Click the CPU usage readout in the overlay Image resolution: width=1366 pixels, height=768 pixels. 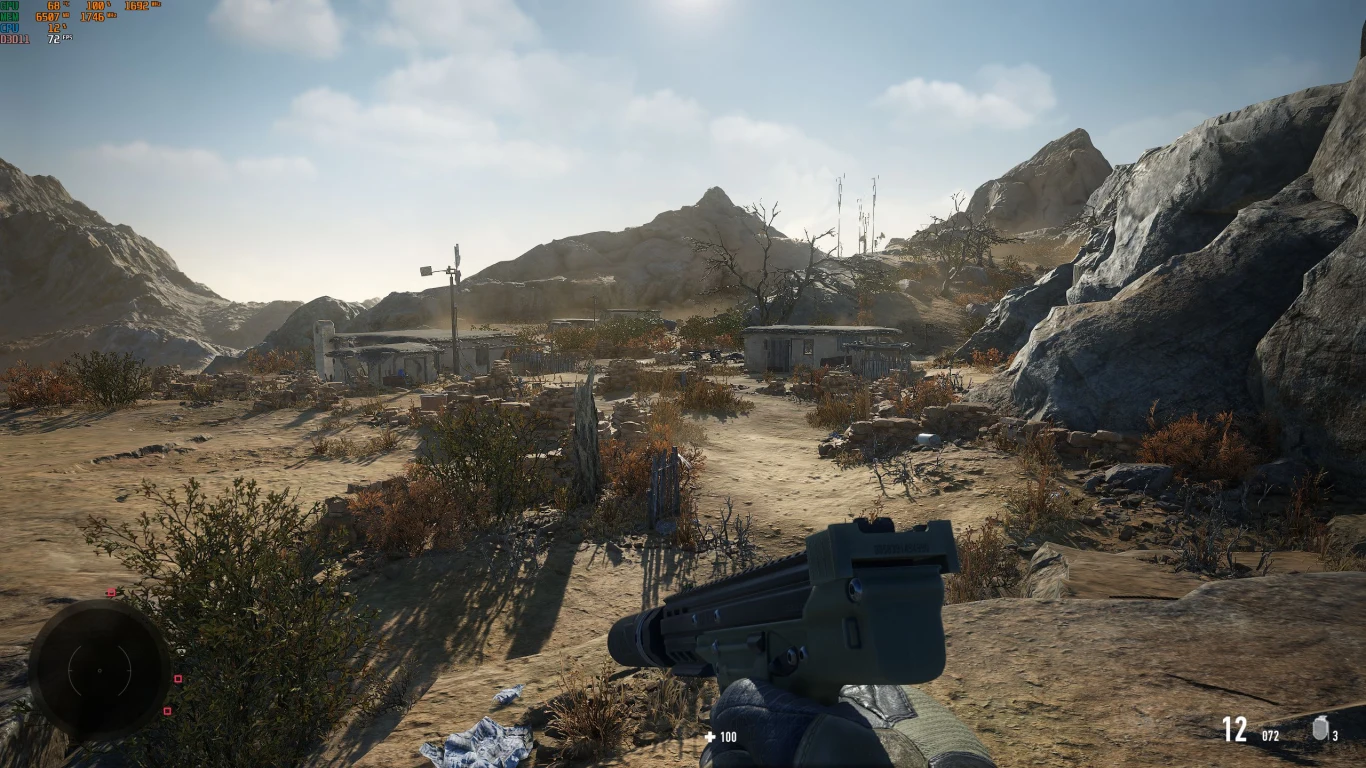pos(56,26)
